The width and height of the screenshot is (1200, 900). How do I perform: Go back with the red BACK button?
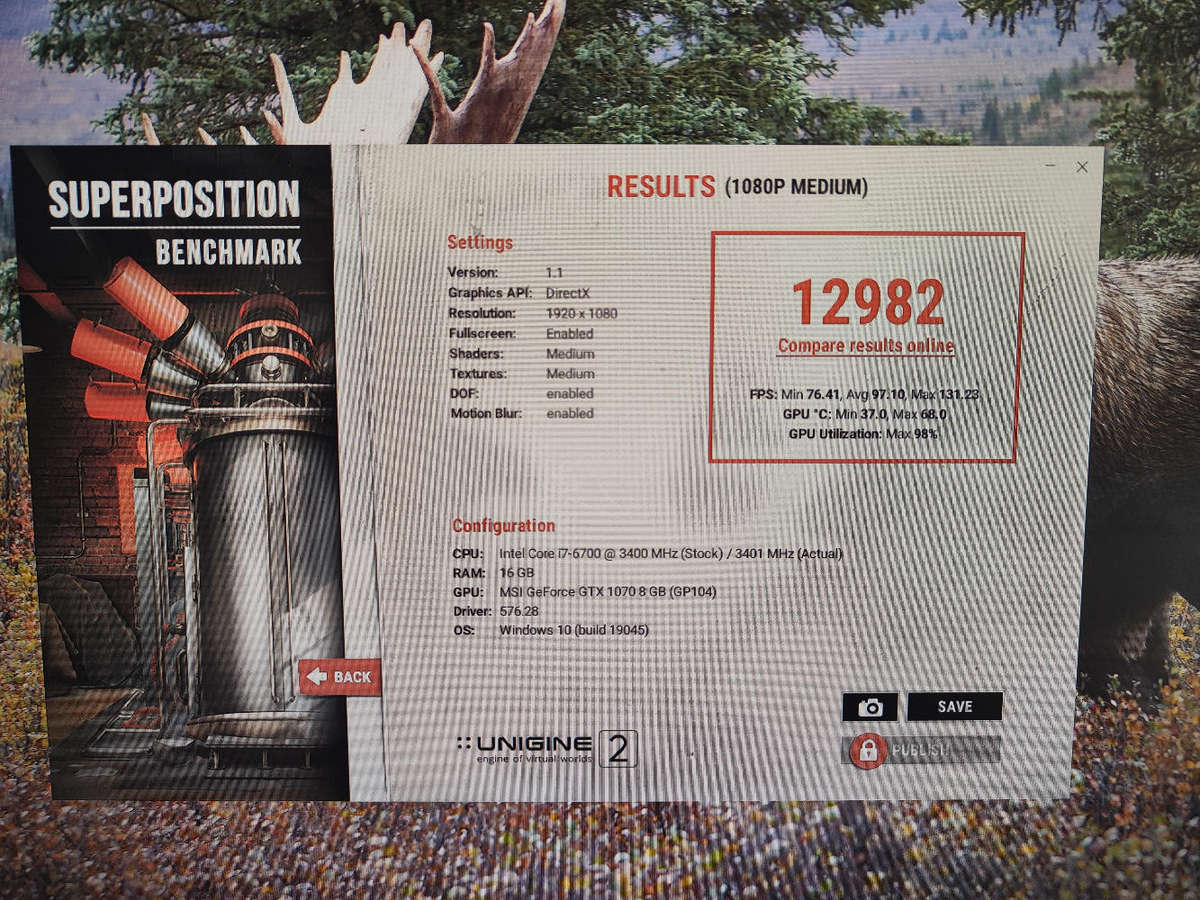click(340, 677)
